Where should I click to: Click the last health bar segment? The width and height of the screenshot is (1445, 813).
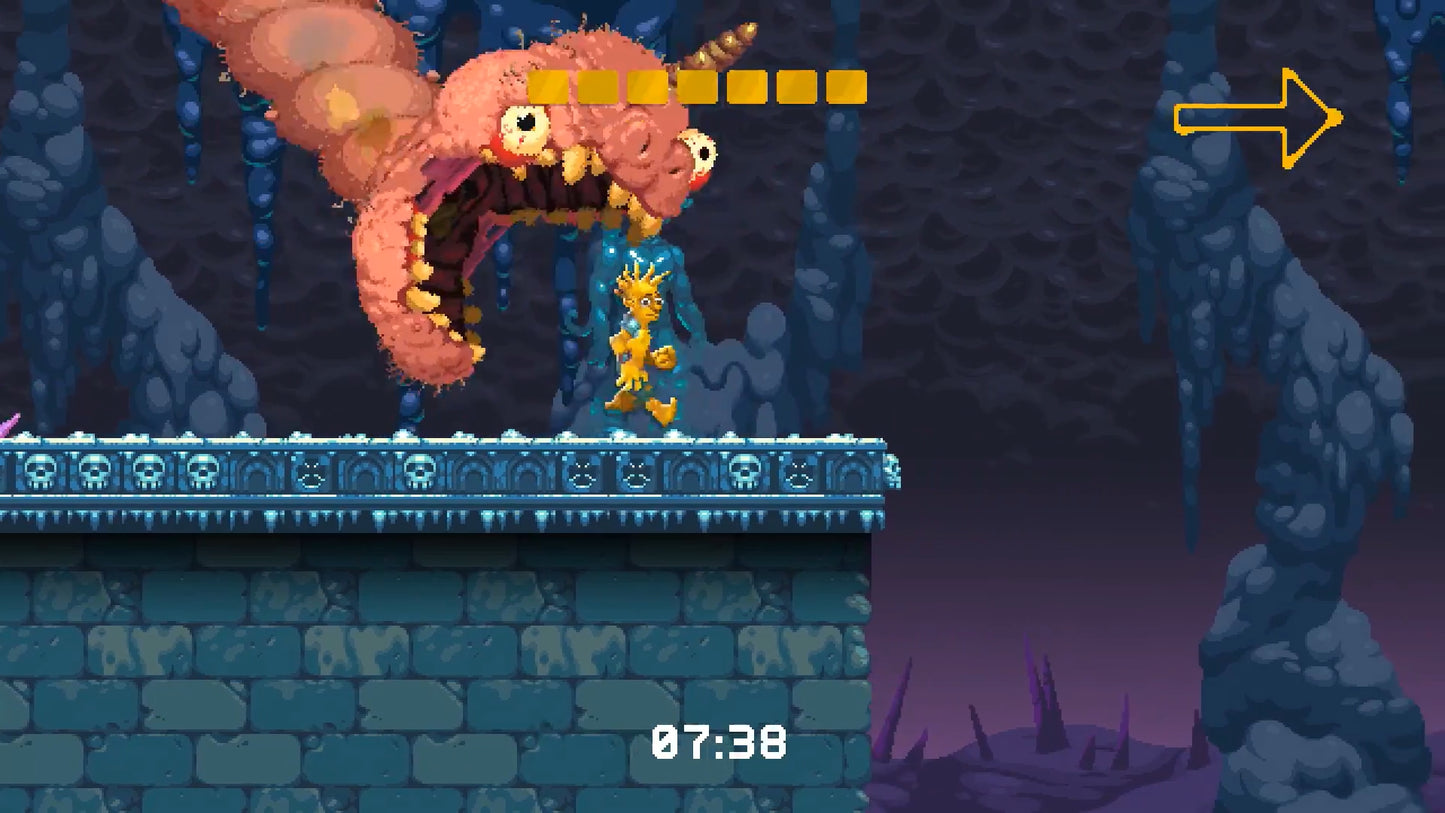click(845, 85)
